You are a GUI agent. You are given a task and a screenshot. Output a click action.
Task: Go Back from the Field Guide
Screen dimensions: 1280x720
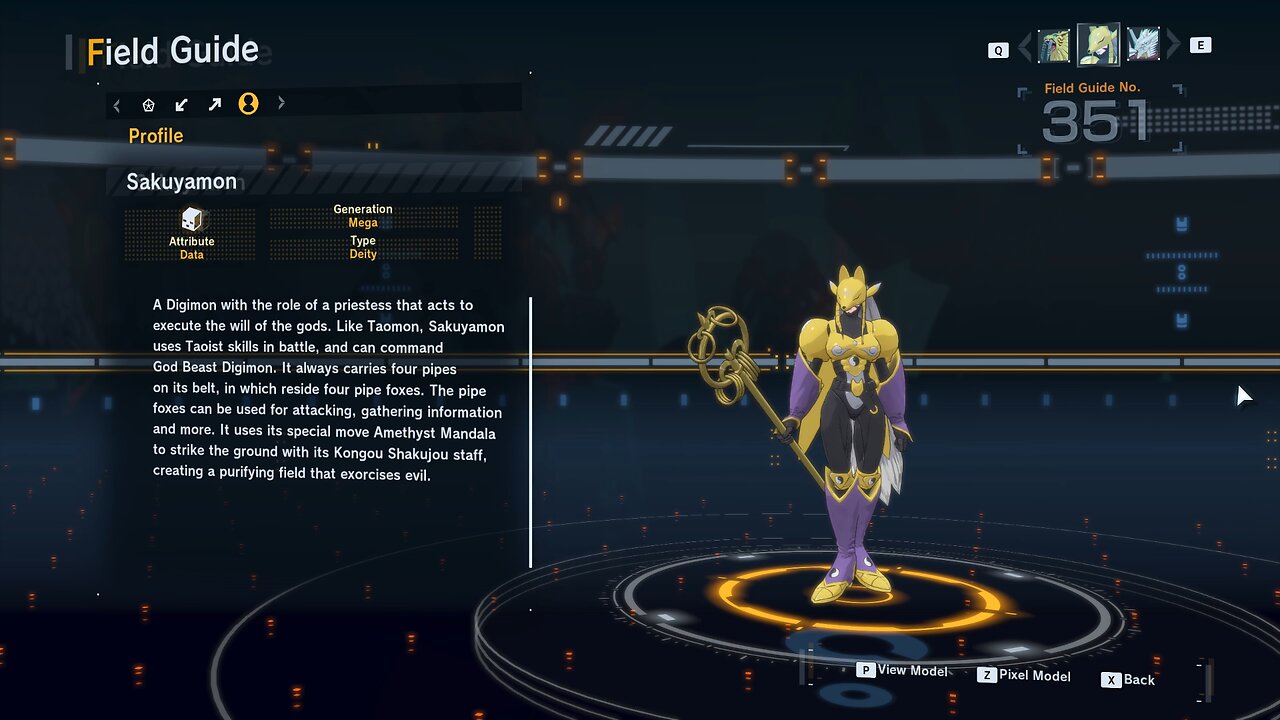(1128, 680)
